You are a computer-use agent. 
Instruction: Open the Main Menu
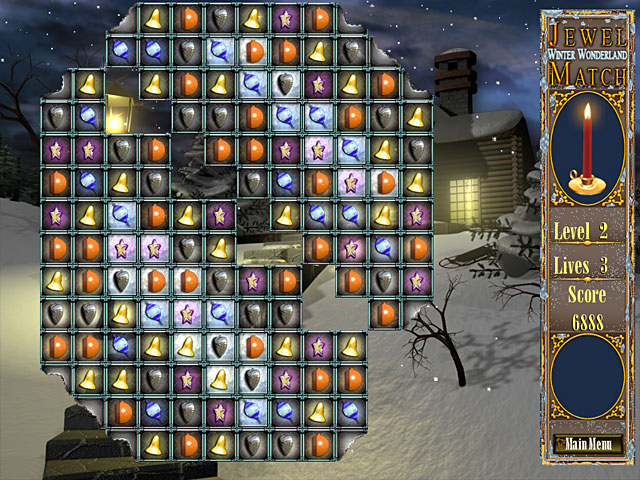pos(587,444)
